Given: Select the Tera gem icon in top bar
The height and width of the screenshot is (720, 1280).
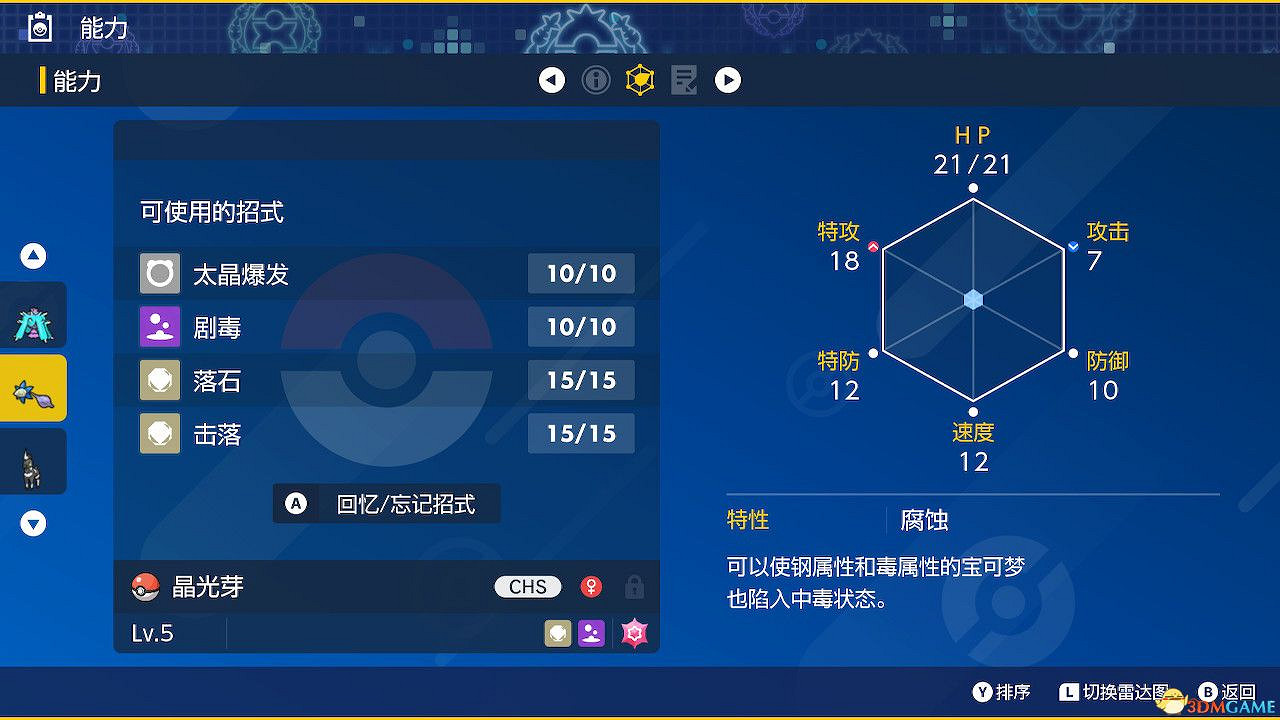Looking at the screenshot, I should point(639,80).
